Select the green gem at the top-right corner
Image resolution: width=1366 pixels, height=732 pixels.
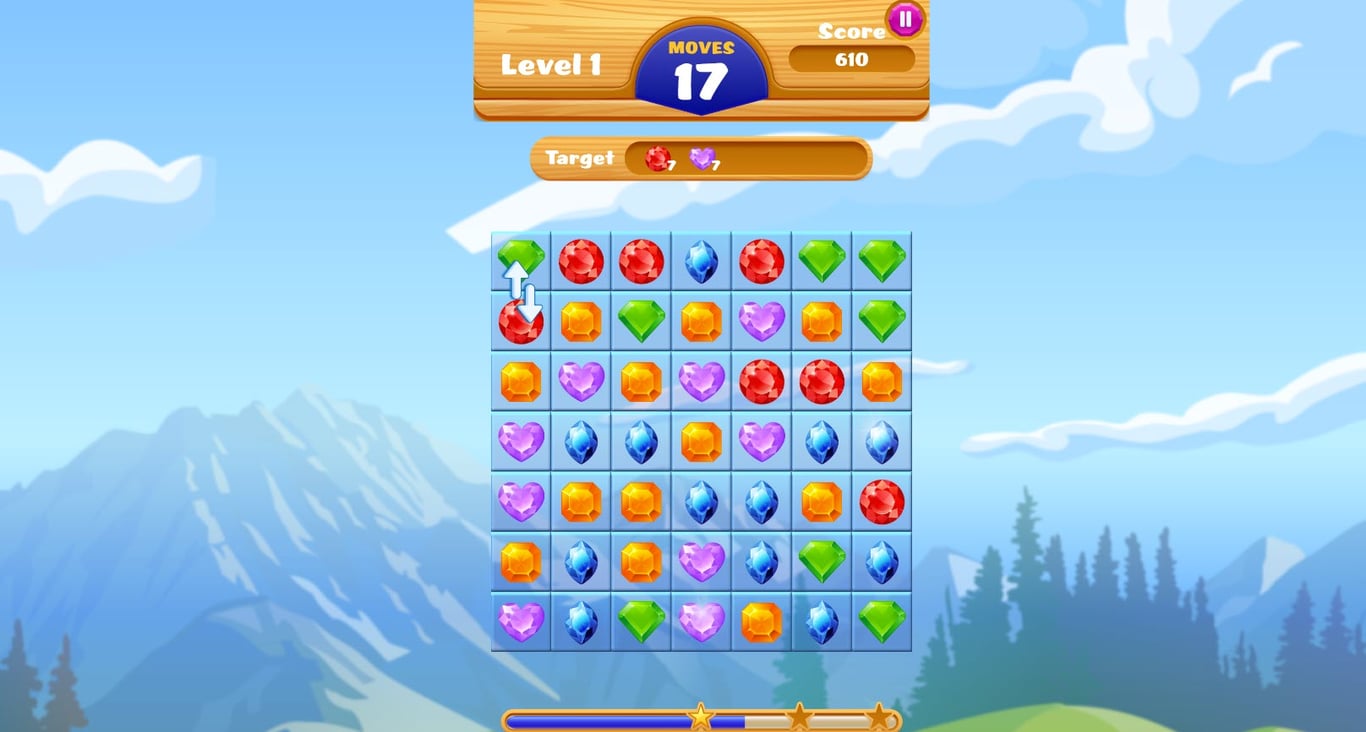881,262
